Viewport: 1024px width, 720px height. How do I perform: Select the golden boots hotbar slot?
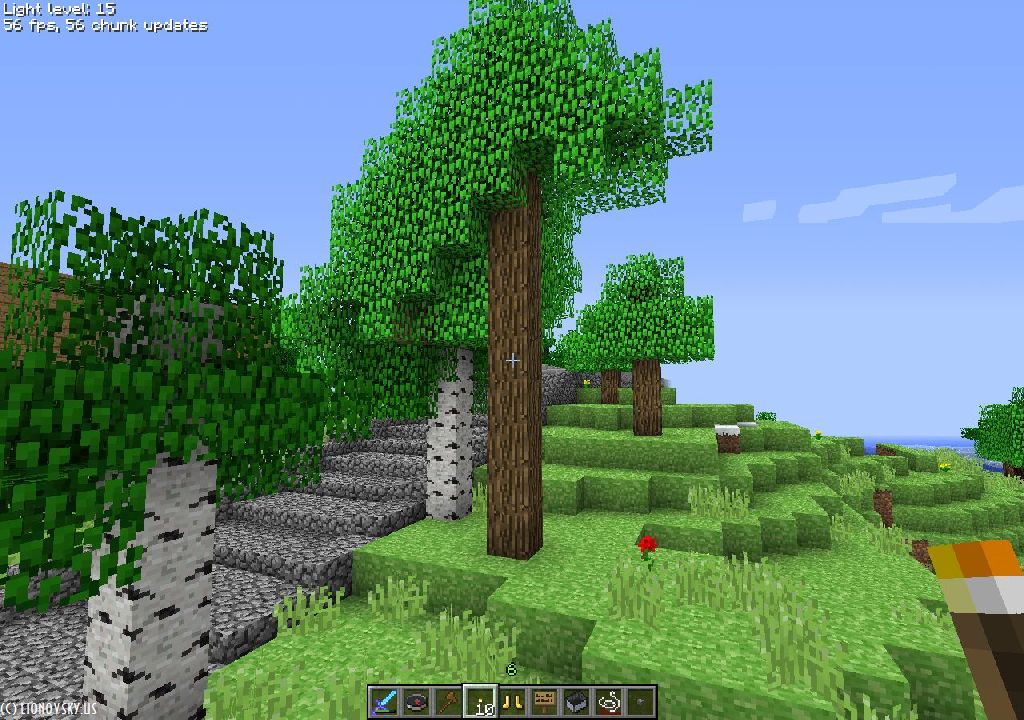[513, 702]
